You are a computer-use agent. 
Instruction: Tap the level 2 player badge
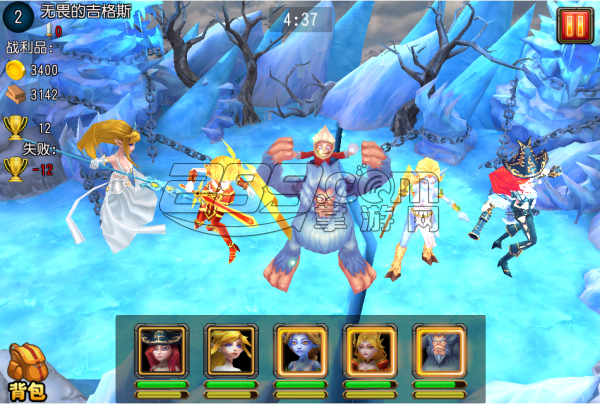[17, 17]
